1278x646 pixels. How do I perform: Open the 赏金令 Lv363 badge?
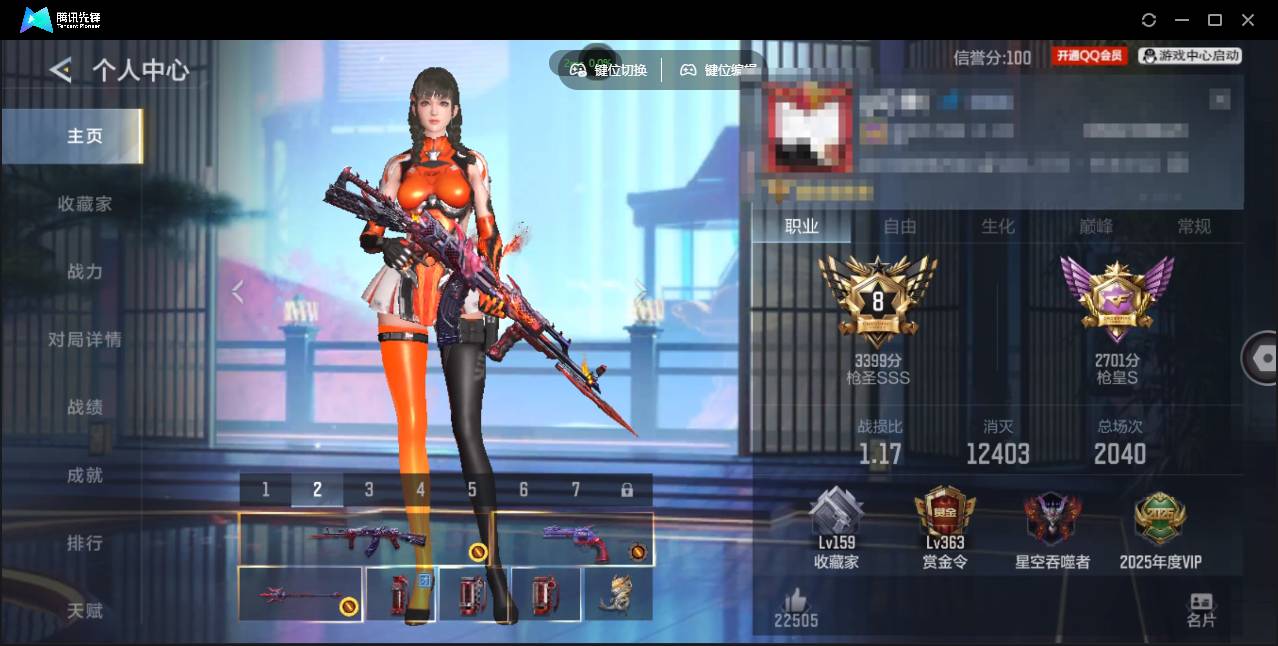tap(944, 530)
